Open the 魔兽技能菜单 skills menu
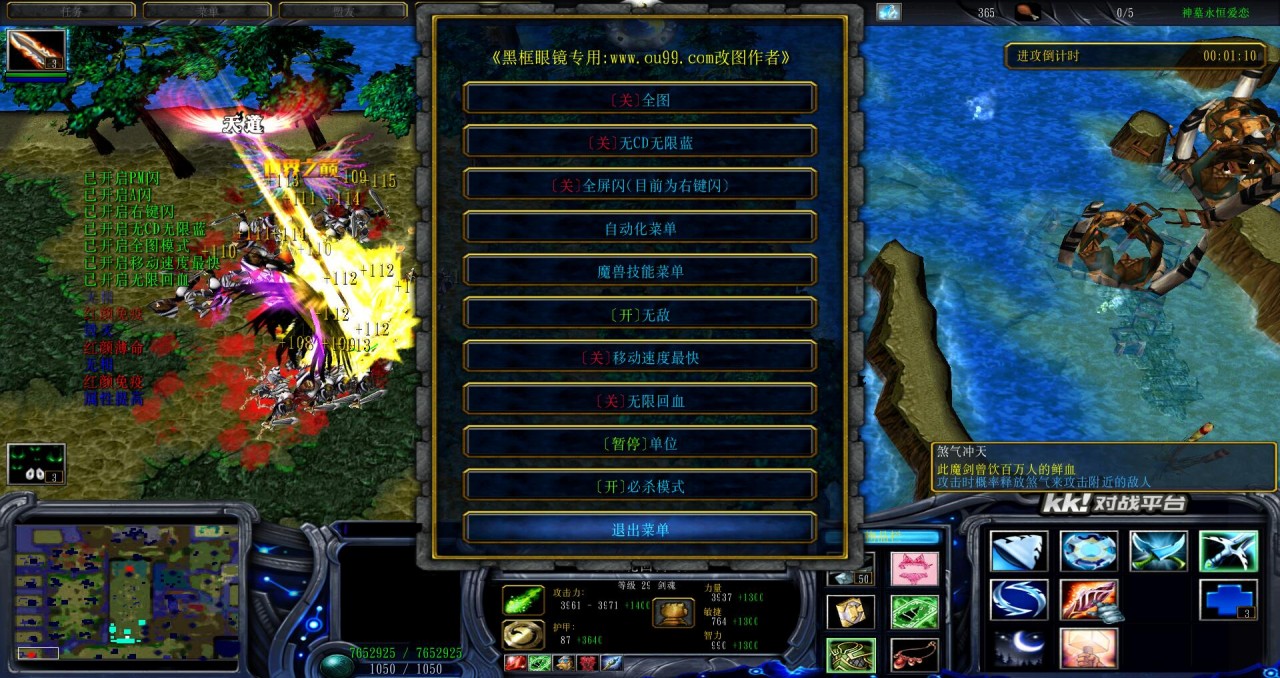This screenshot has height=678, width=1280. point(640,271)
